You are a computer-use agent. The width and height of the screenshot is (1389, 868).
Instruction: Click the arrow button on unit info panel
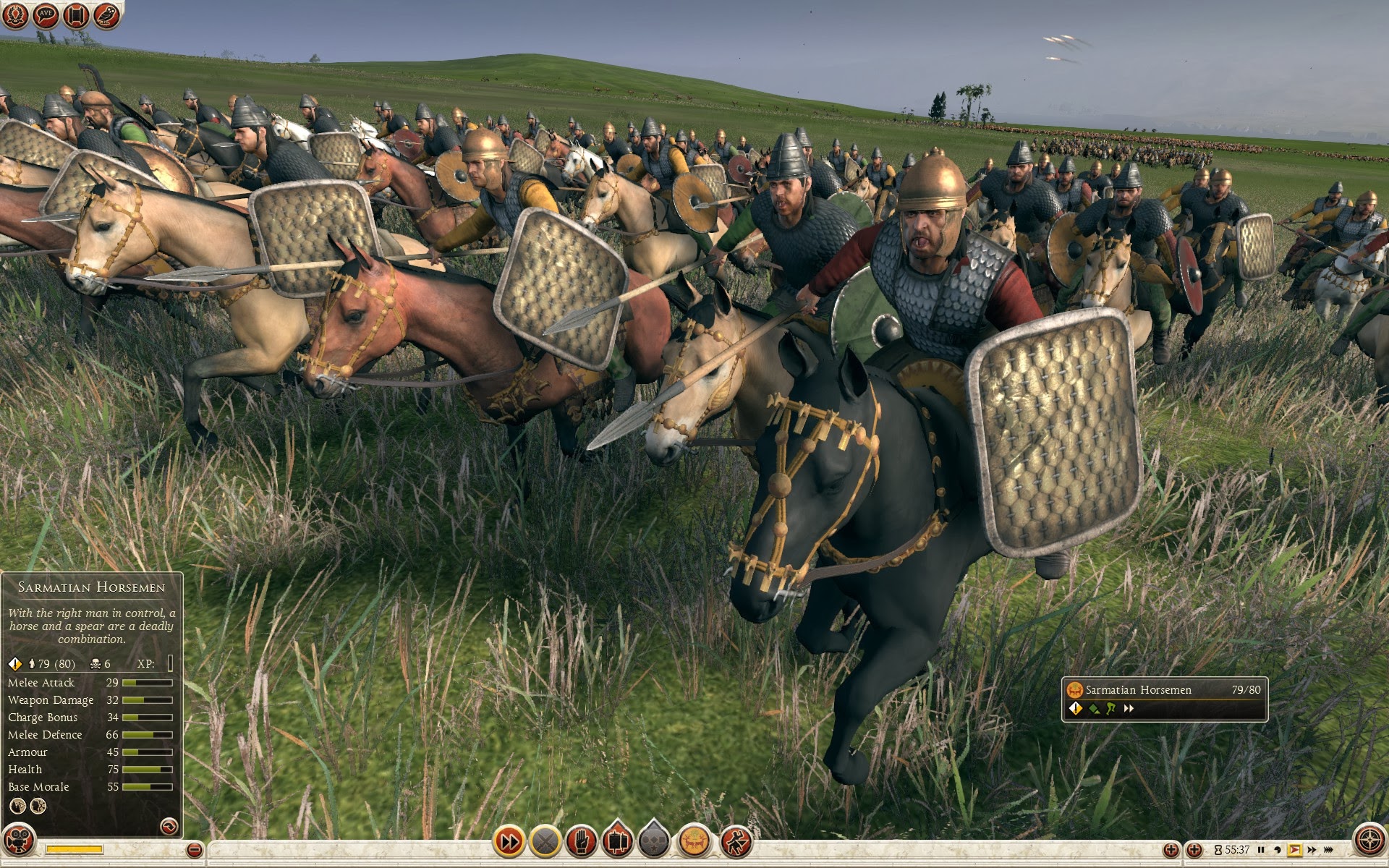click(x=169, y=825)
